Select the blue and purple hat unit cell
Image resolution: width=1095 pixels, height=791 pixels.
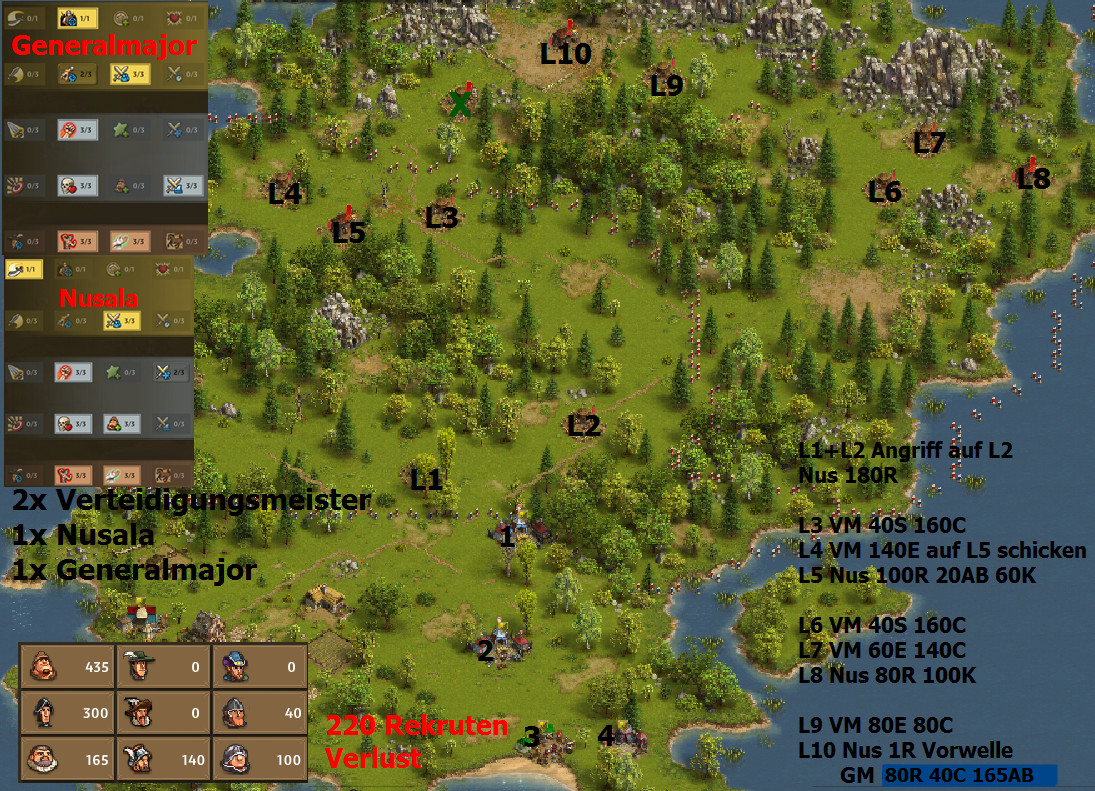pos(259,666)
